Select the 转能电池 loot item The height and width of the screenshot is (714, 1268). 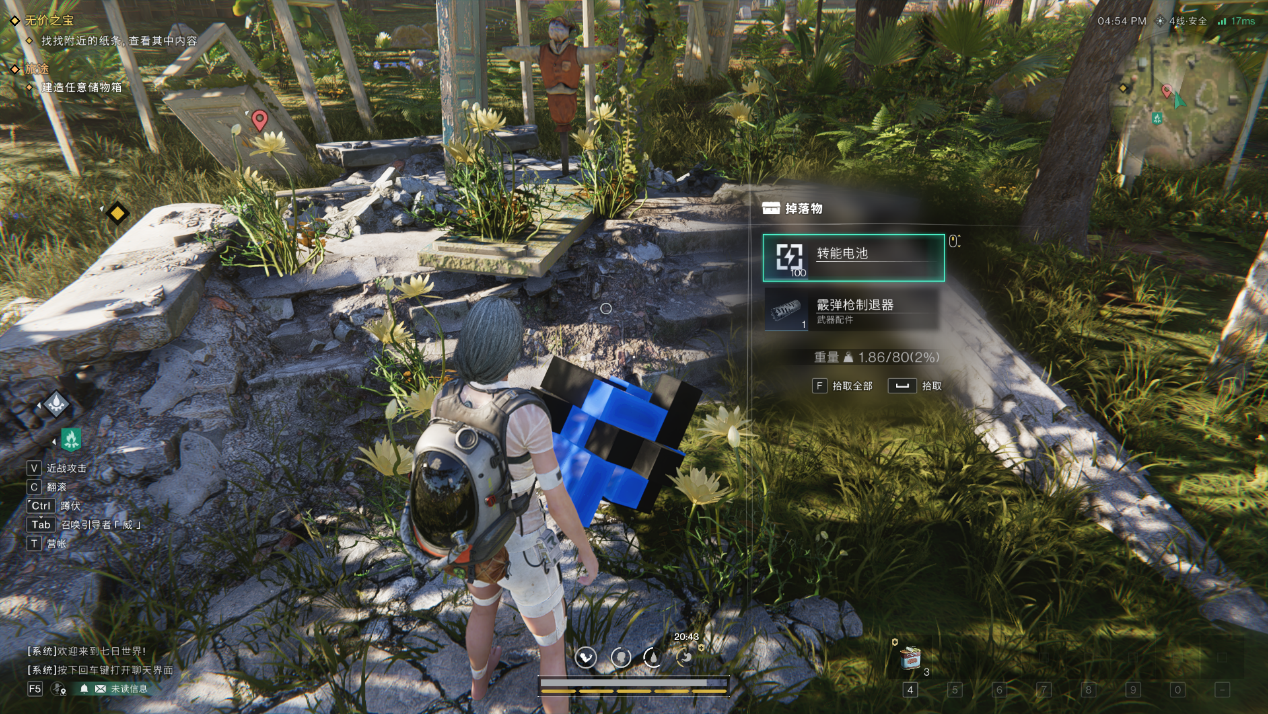(853, 257)
